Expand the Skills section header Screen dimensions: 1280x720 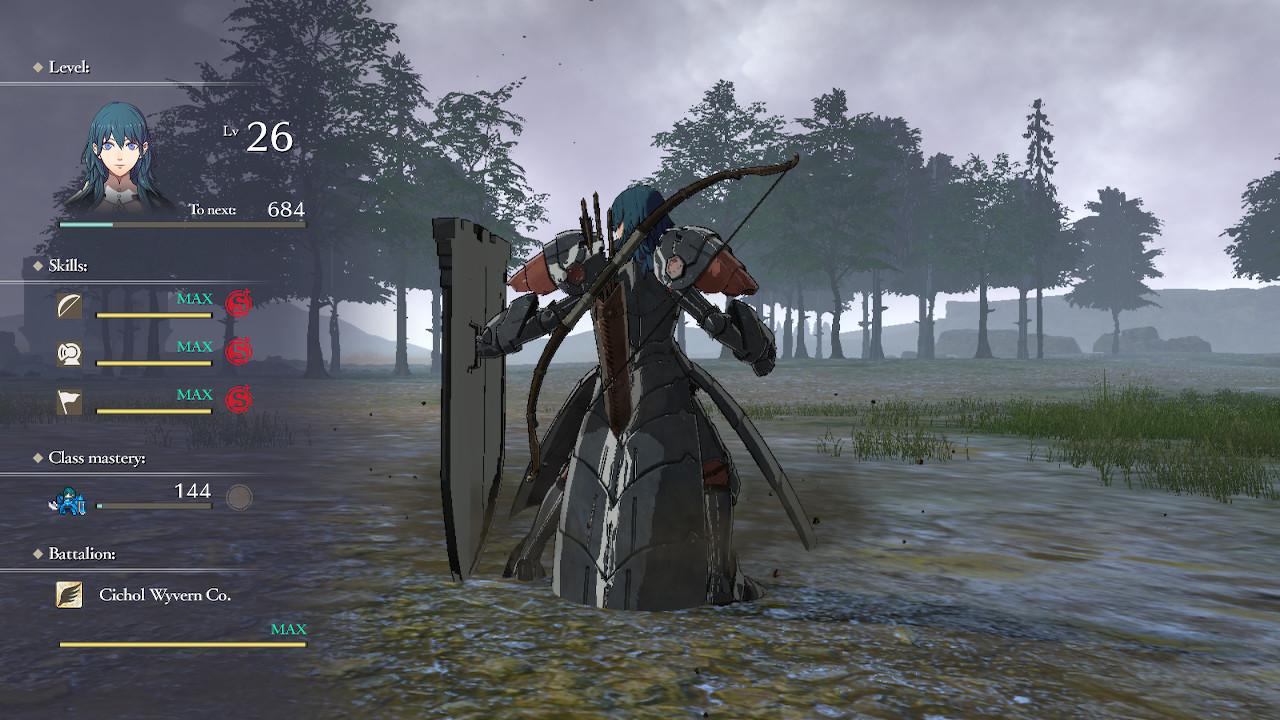click(x=68, y=265)
